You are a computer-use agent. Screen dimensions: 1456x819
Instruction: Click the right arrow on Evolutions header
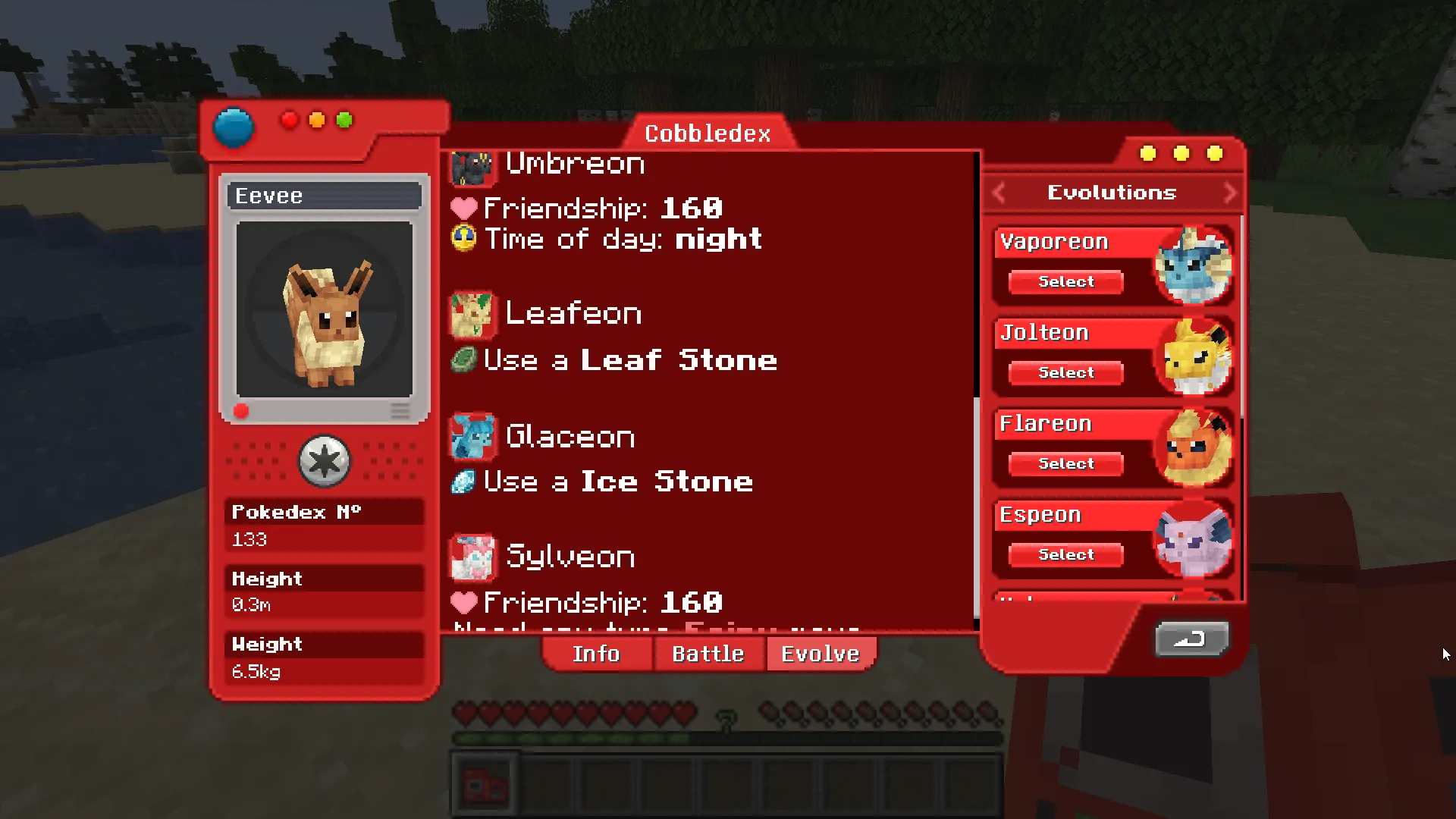[1230, 193]
